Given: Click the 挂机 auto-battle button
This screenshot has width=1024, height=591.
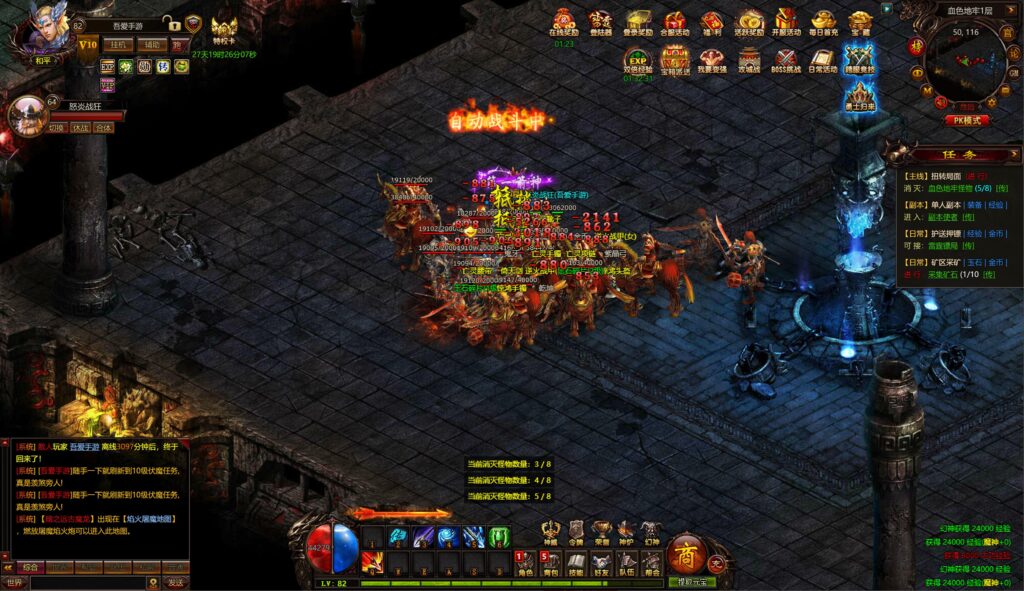Looking at the screenshot, I should (120, 45).
